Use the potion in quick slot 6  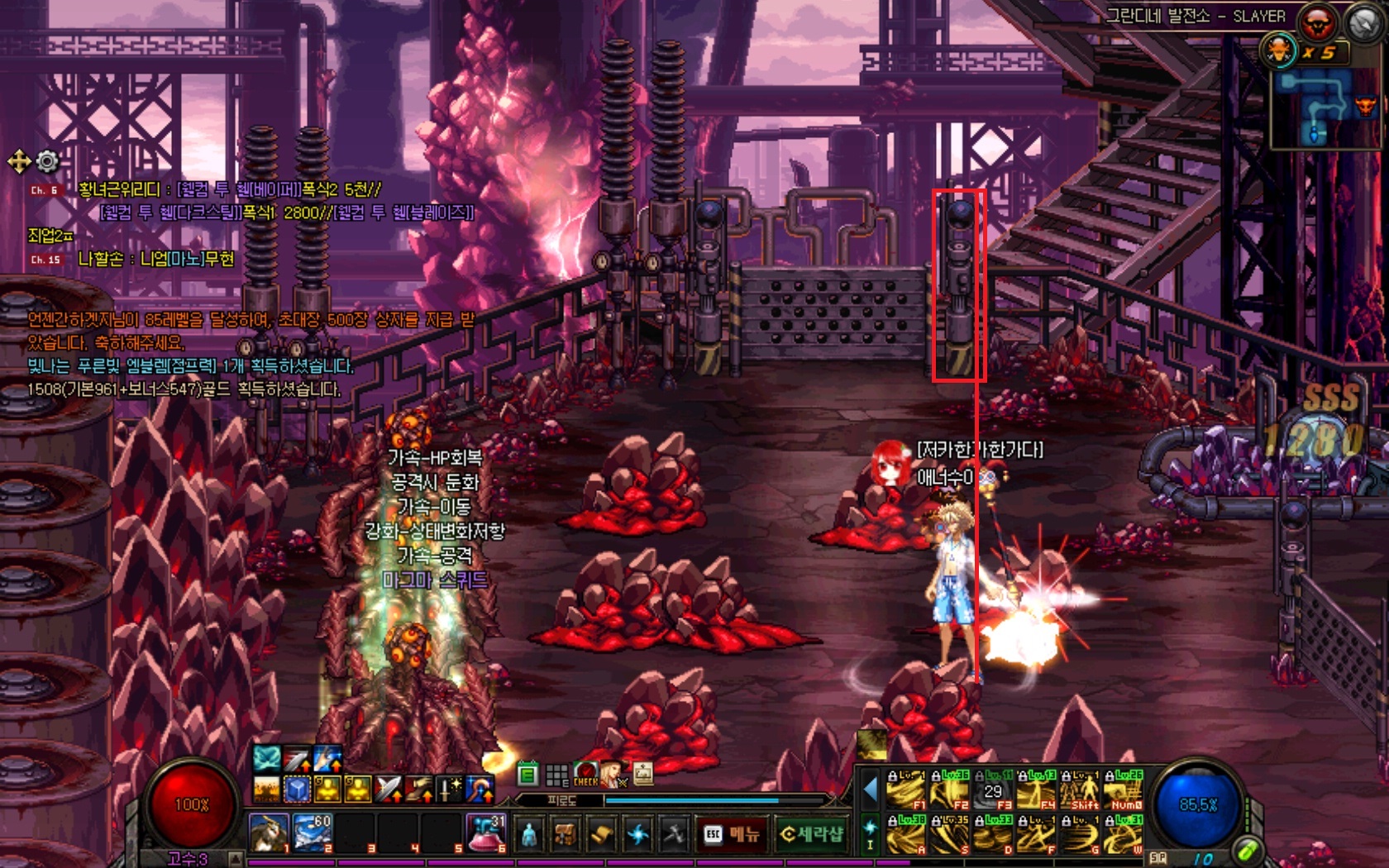point(486,833)
